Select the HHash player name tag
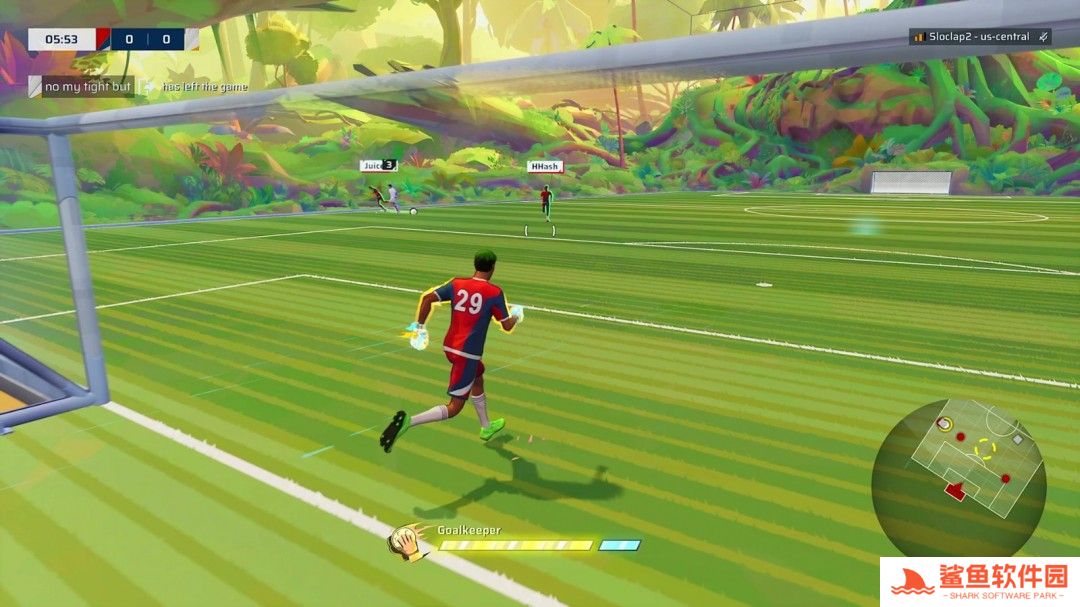The height and width of the screenshot is (607, 1080). pos(544,167)
